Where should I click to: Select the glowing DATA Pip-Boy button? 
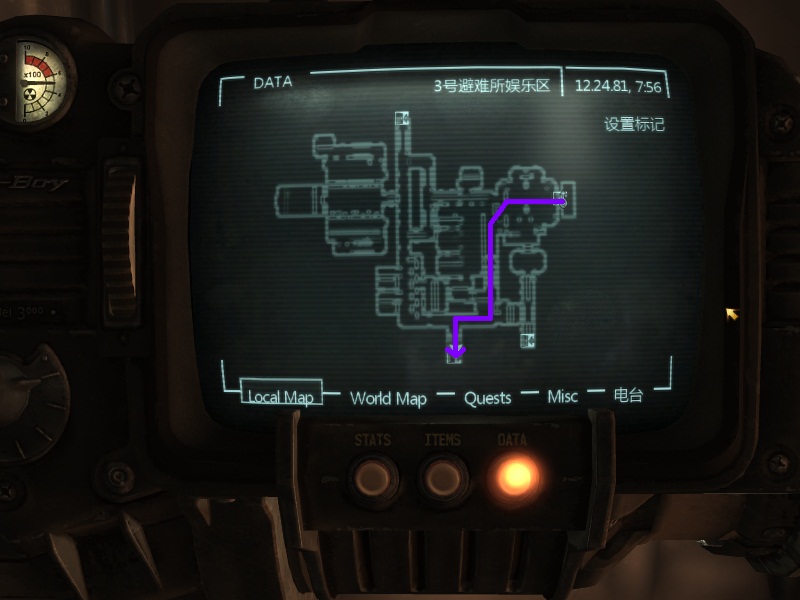(x=512, y=476)
